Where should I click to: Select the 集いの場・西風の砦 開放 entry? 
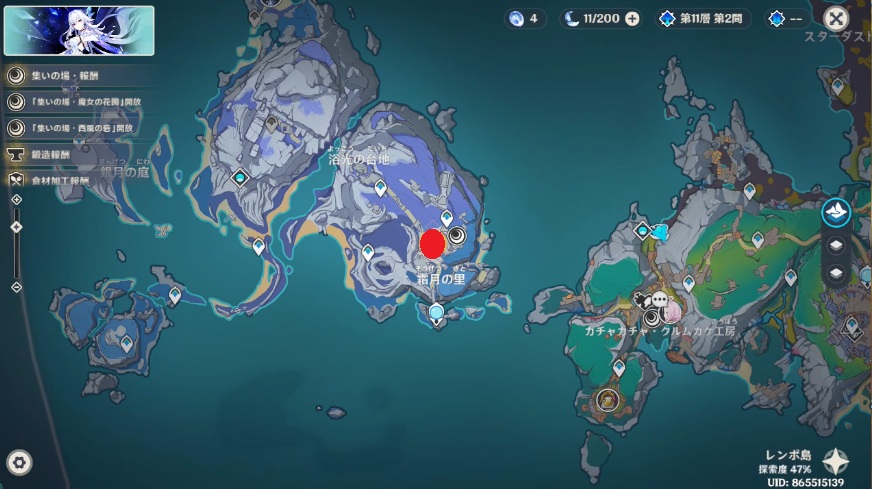click(82, 128)
